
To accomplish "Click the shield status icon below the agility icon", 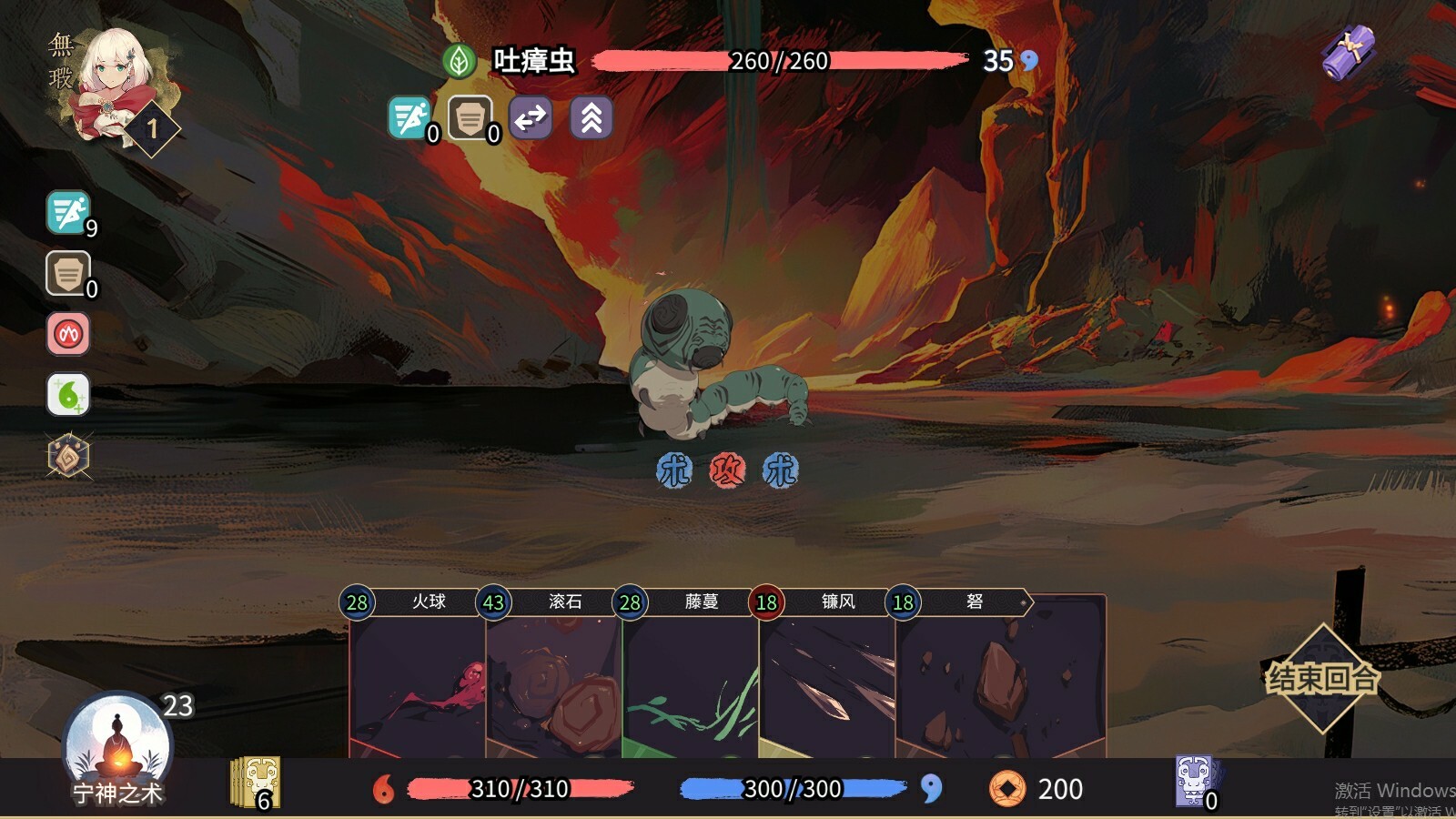I will click(x=65, y=274).
